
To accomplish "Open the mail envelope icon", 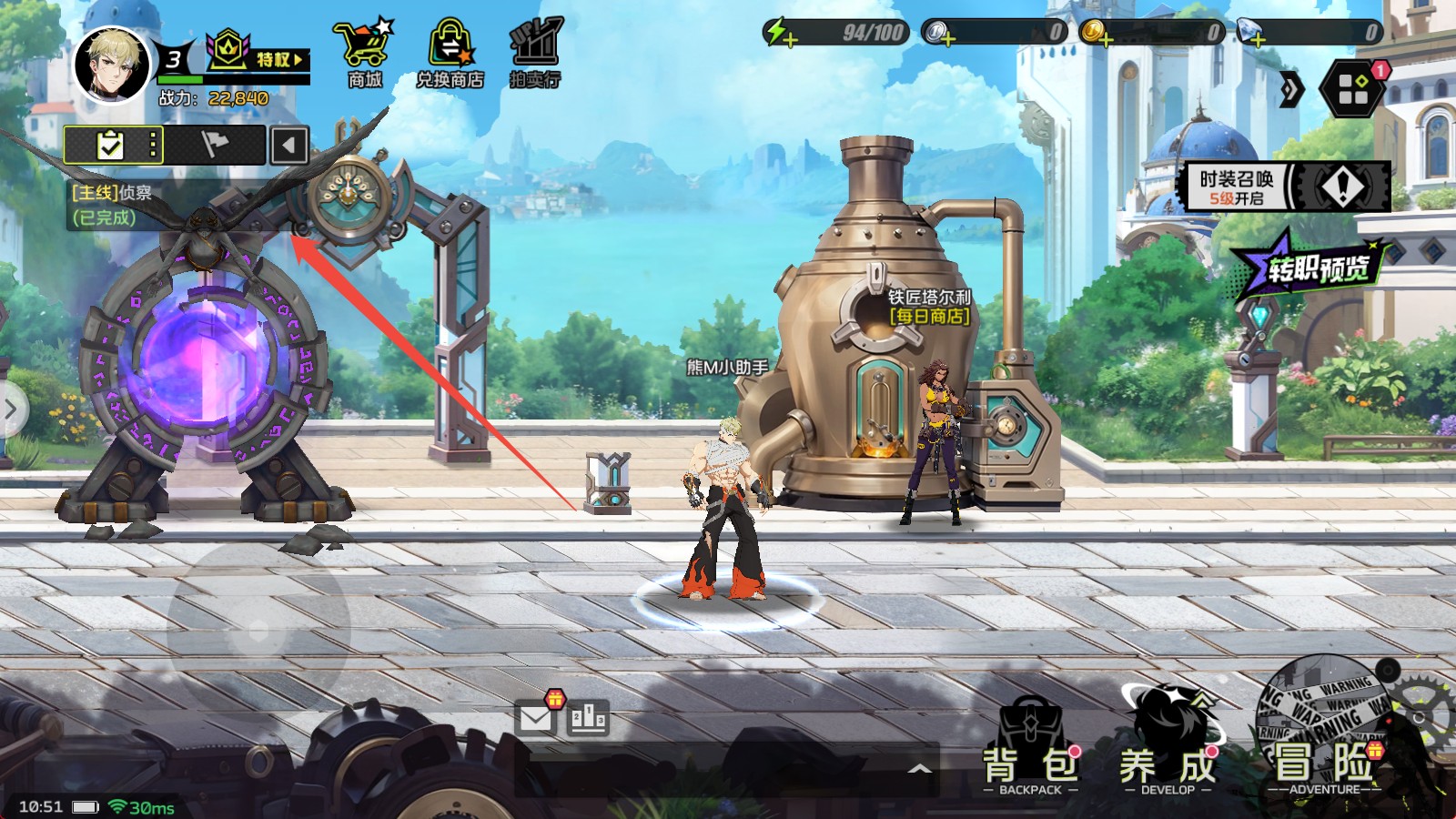I will tap(536, 718).
